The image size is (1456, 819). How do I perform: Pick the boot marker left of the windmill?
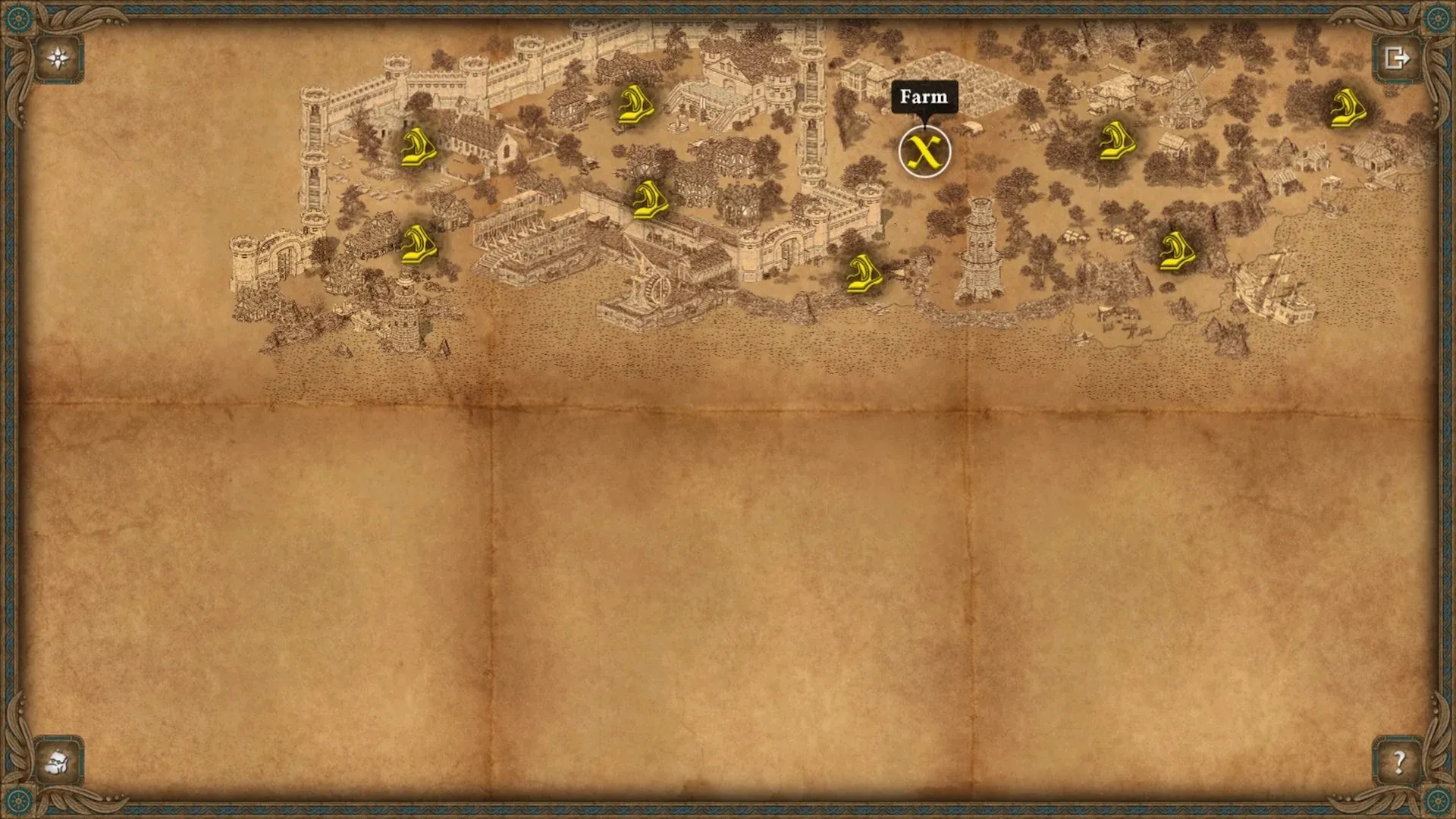pos(1117,140)
